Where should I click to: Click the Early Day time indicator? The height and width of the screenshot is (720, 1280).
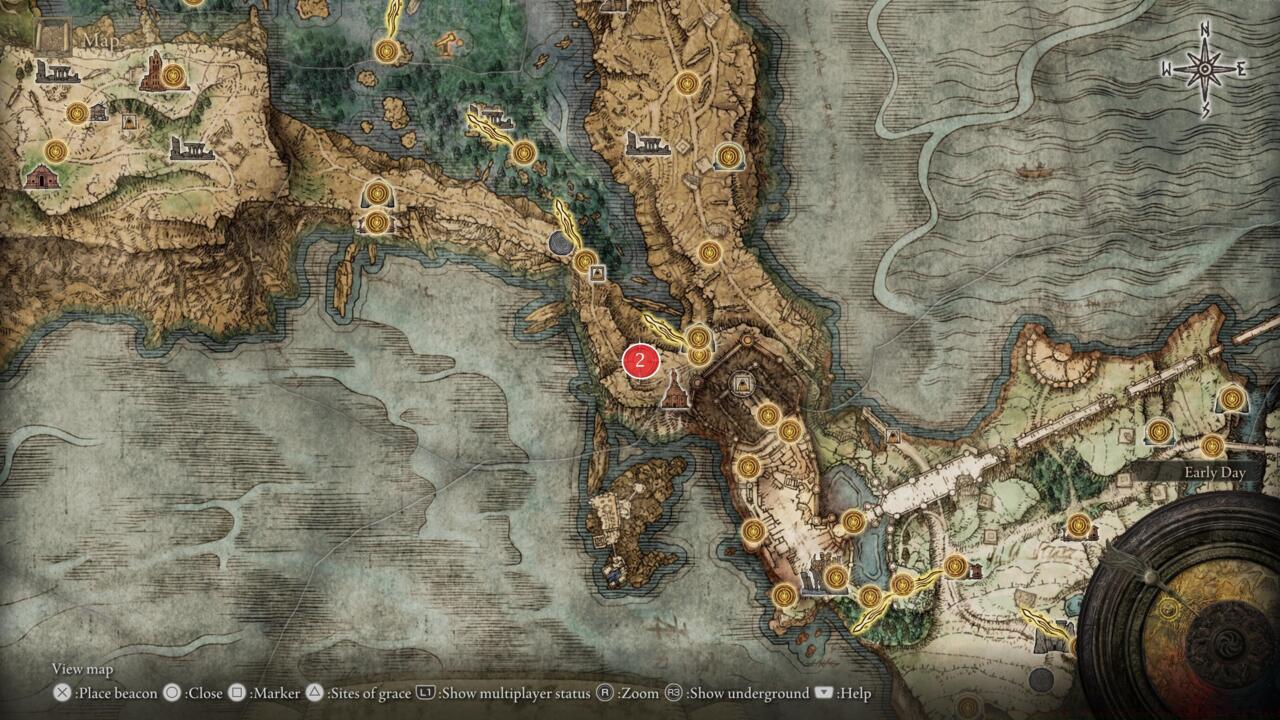tap(1213, 471)
